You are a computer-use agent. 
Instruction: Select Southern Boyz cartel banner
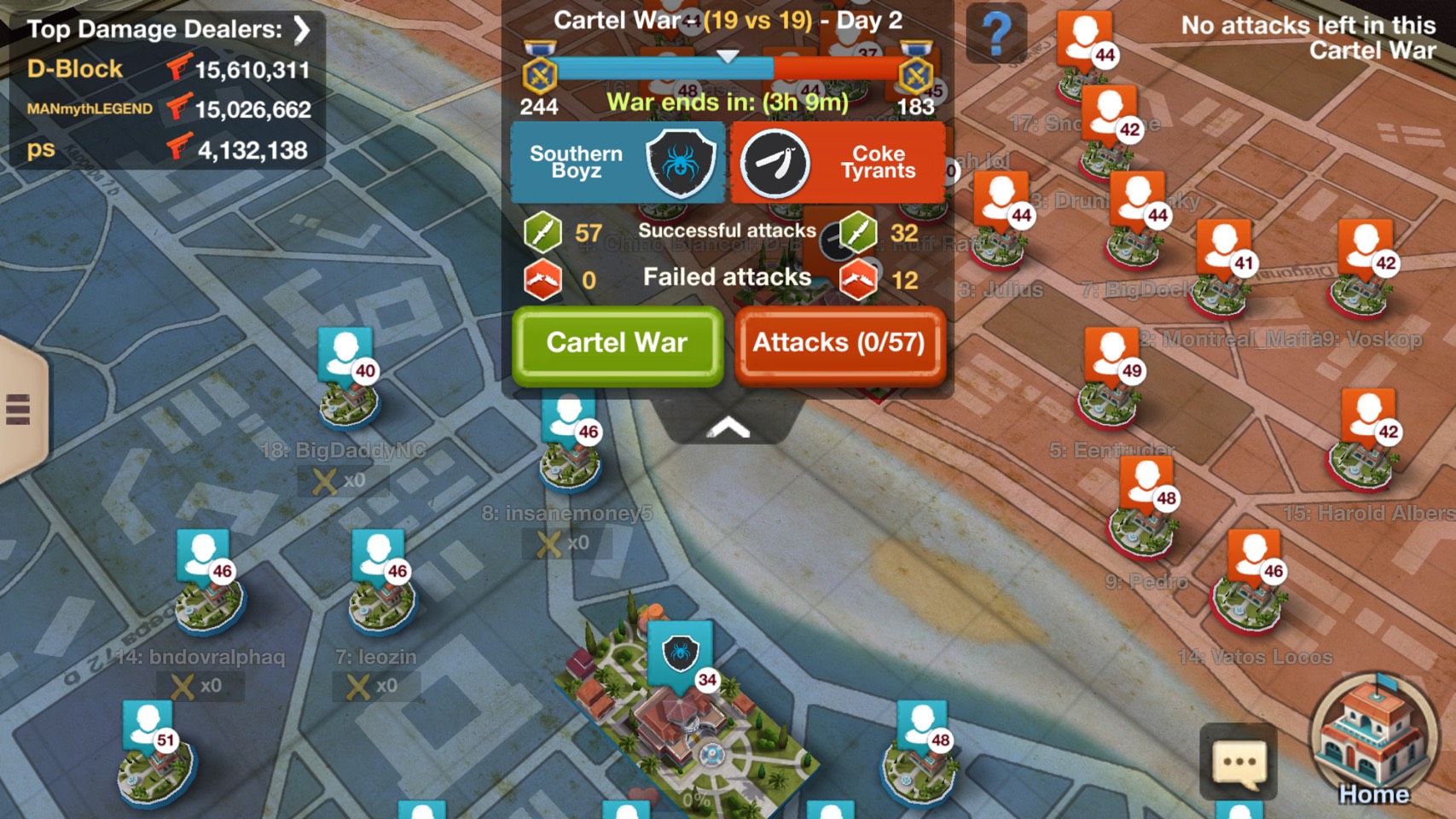618,162
